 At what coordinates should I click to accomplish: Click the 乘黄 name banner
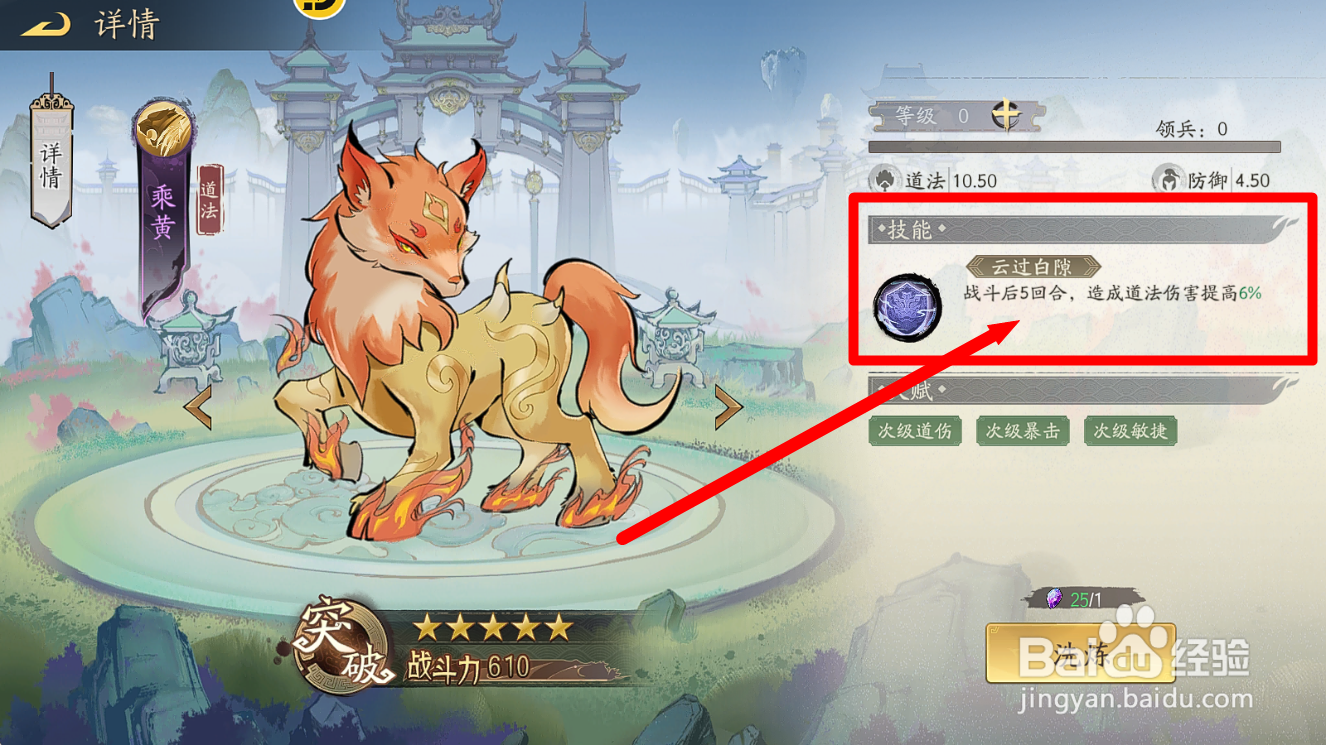click(x=163, y=210)
